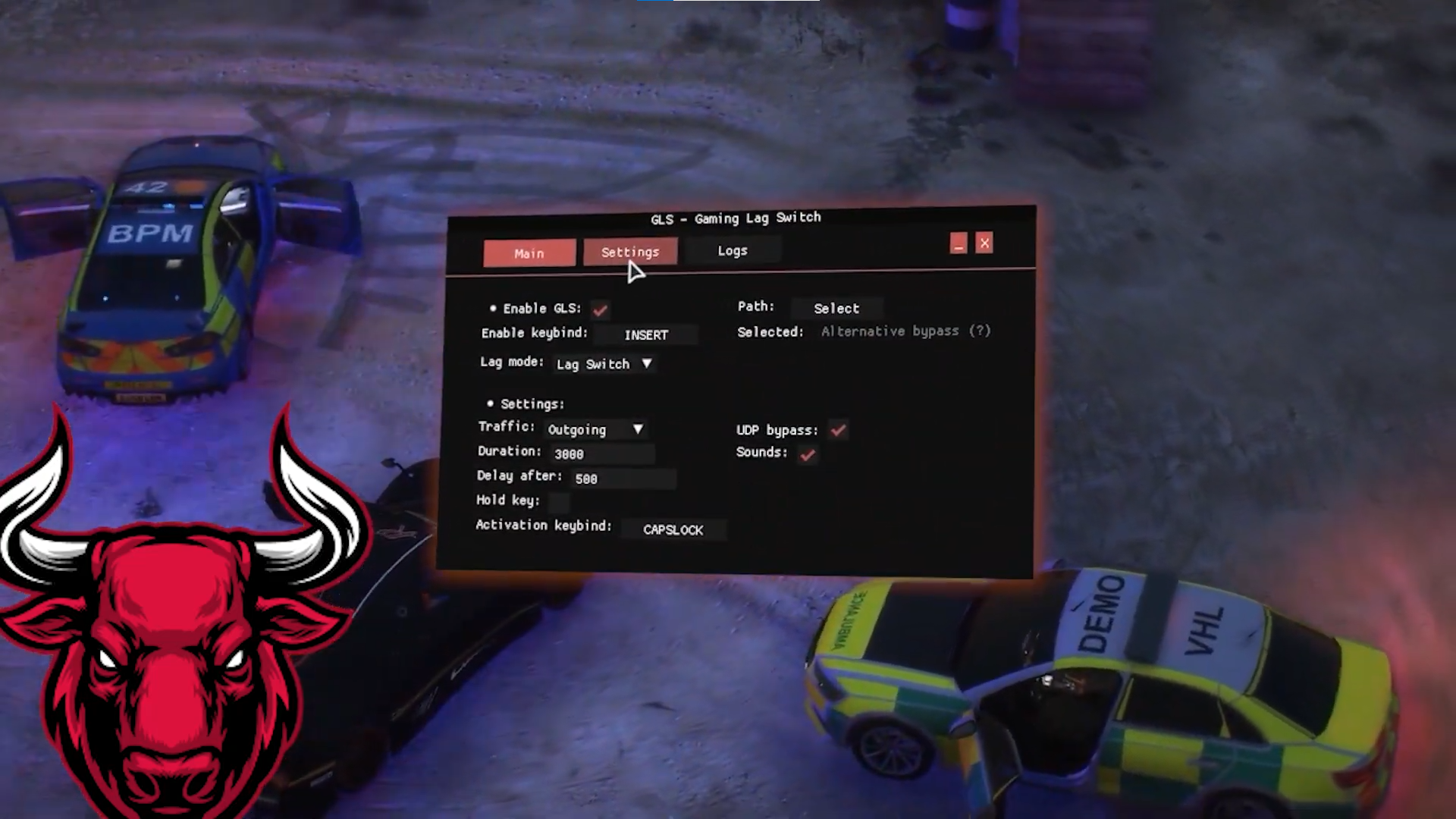
Task: Close the Gaming Lag Switch window
Action: pyautogui.click(x=984, y=243)
